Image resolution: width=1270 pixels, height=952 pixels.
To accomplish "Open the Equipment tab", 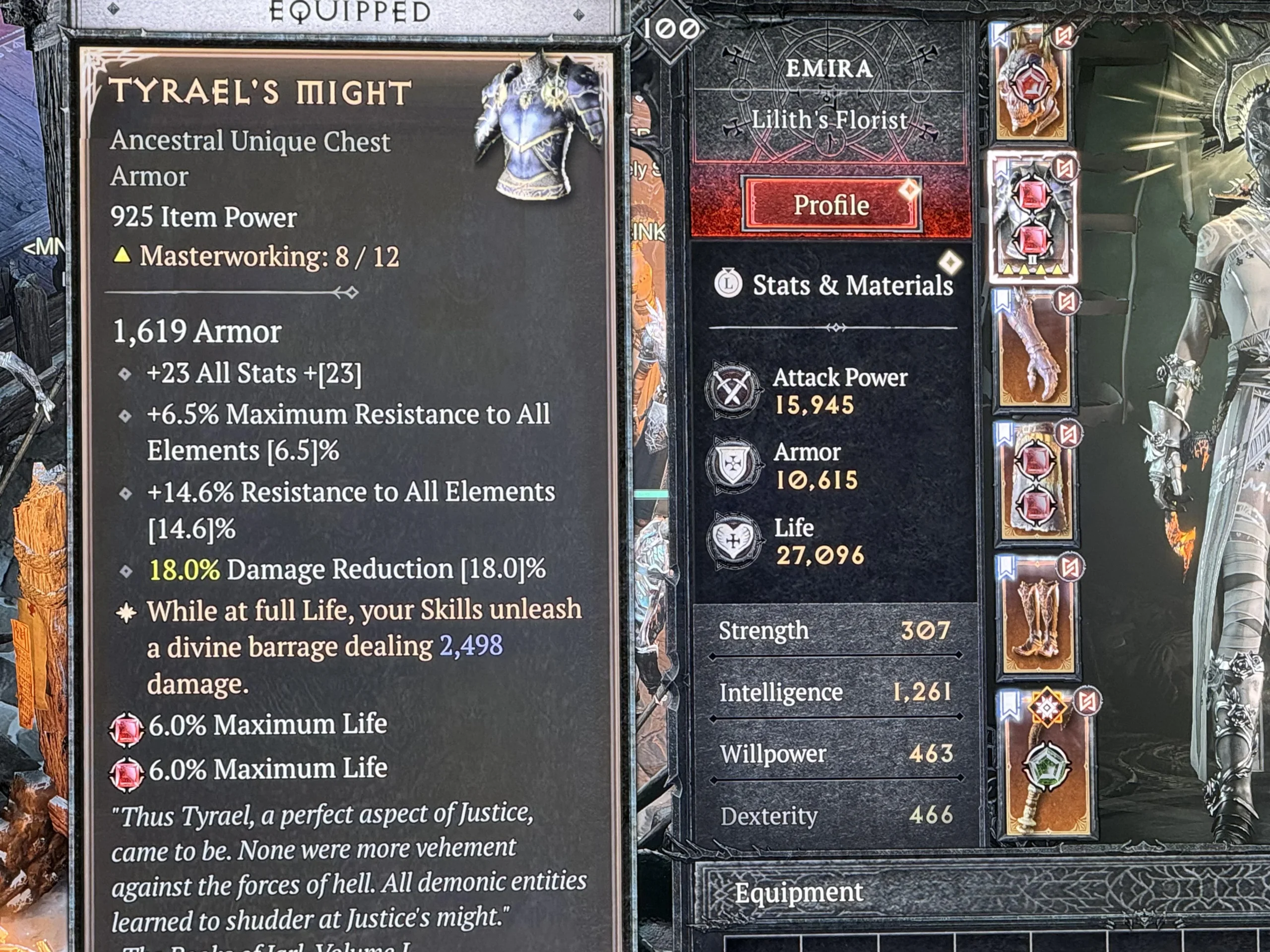I will tap(798, 892).
